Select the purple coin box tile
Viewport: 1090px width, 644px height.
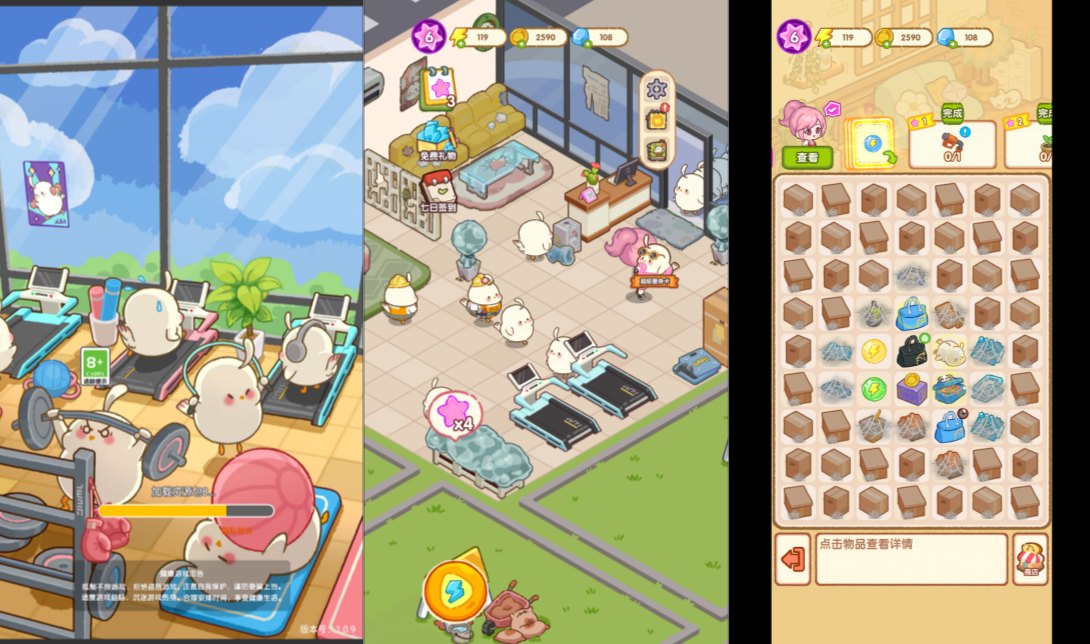coord(911,388)
